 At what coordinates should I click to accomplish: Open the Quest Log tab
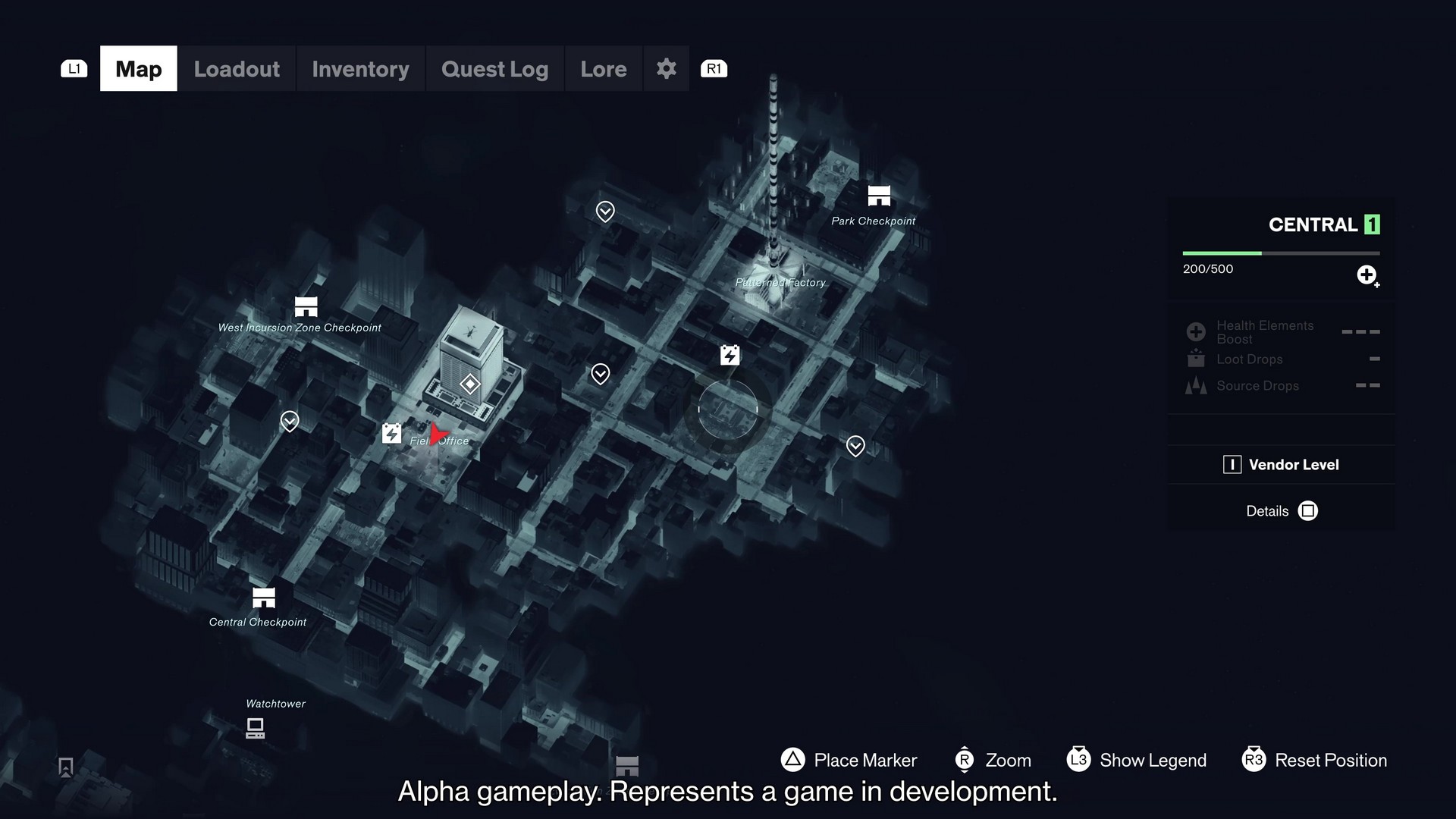coord(494,68)
